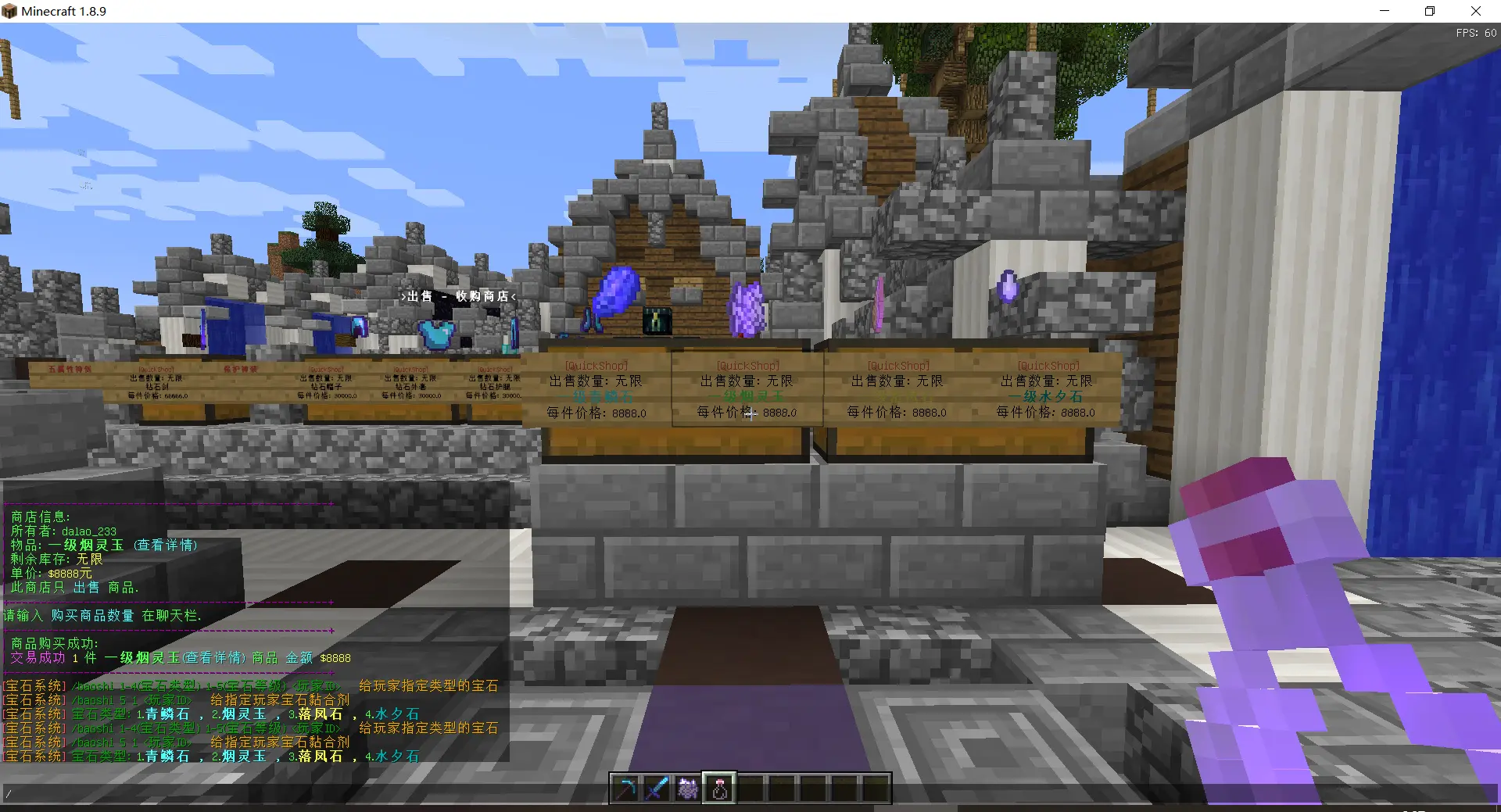Image resolution: width=1501 pixels, height=812 pixels.
Task: Select the diamond sword hotbar slot
Action: [657, 789]
